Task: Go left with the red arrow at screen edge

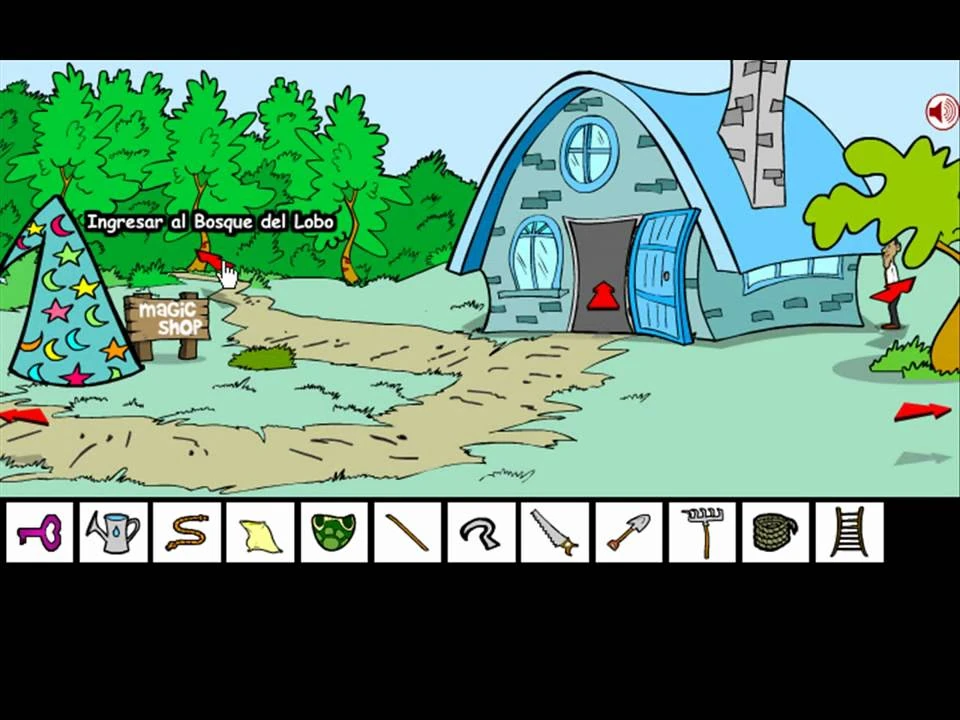Action: (24, 415)
